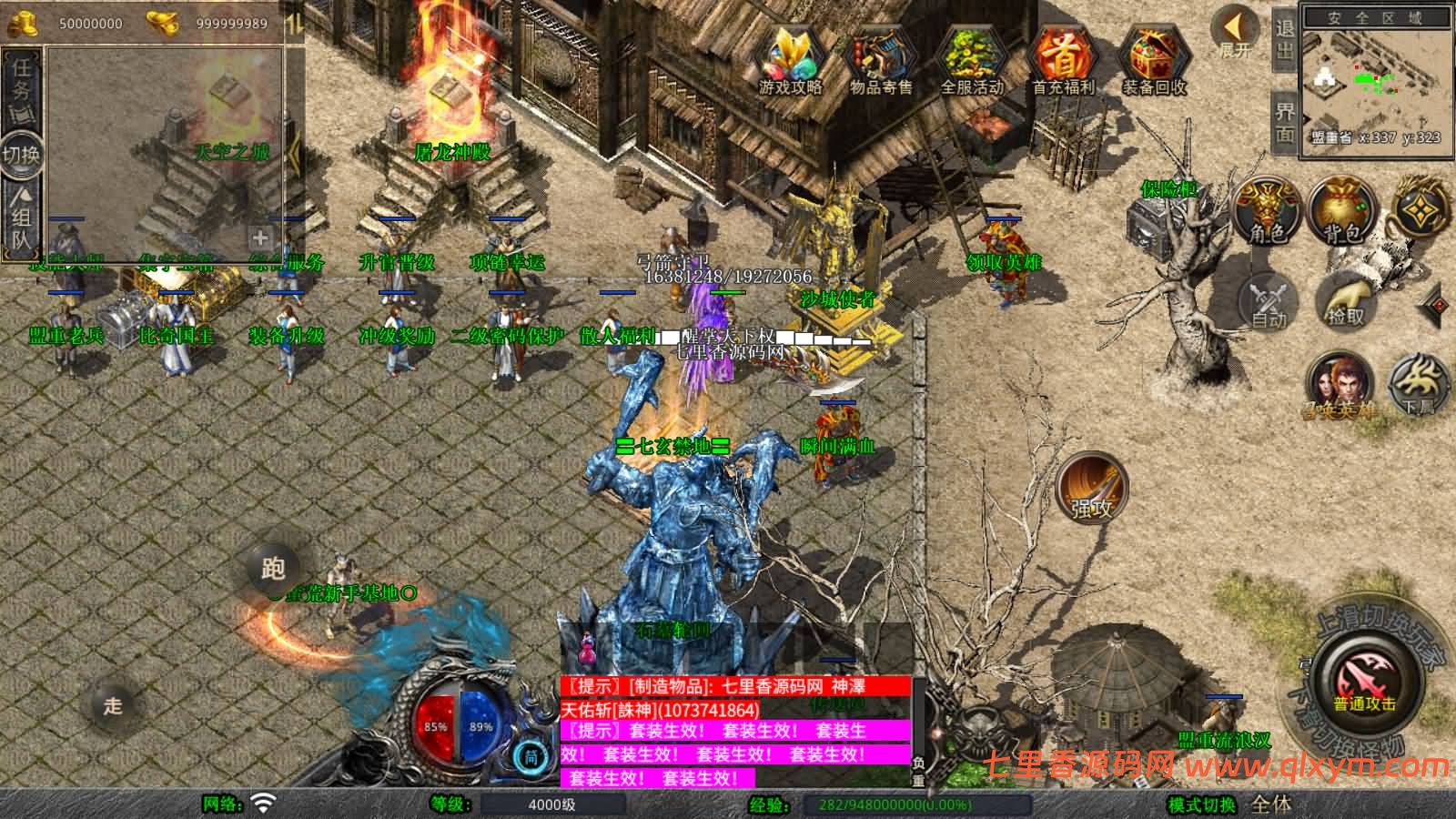1456x819 pixels.
Task: Select the 跑 run movement button
Action: (x=273, y=569)
